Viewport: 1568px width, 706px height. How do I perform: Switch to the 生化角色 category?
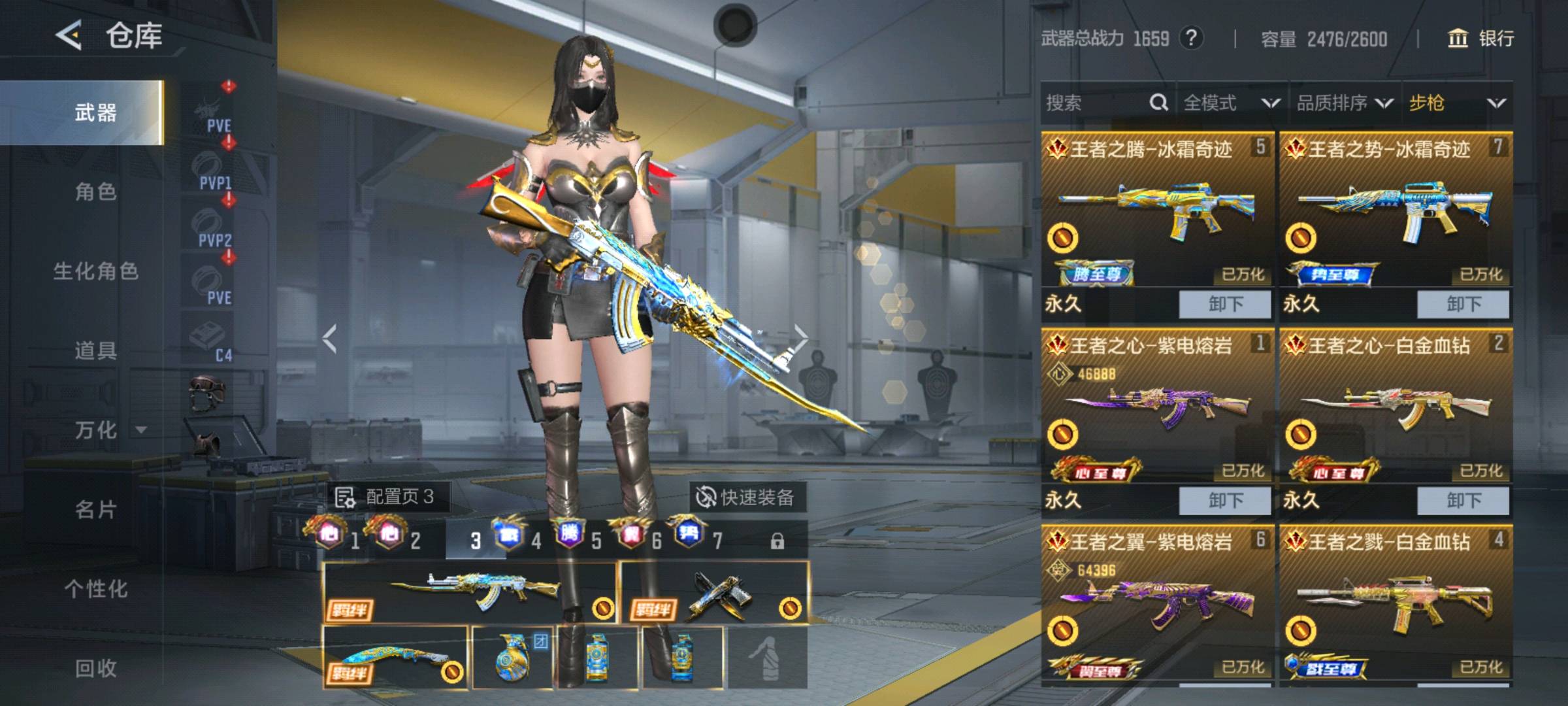(x=95, y=271)
